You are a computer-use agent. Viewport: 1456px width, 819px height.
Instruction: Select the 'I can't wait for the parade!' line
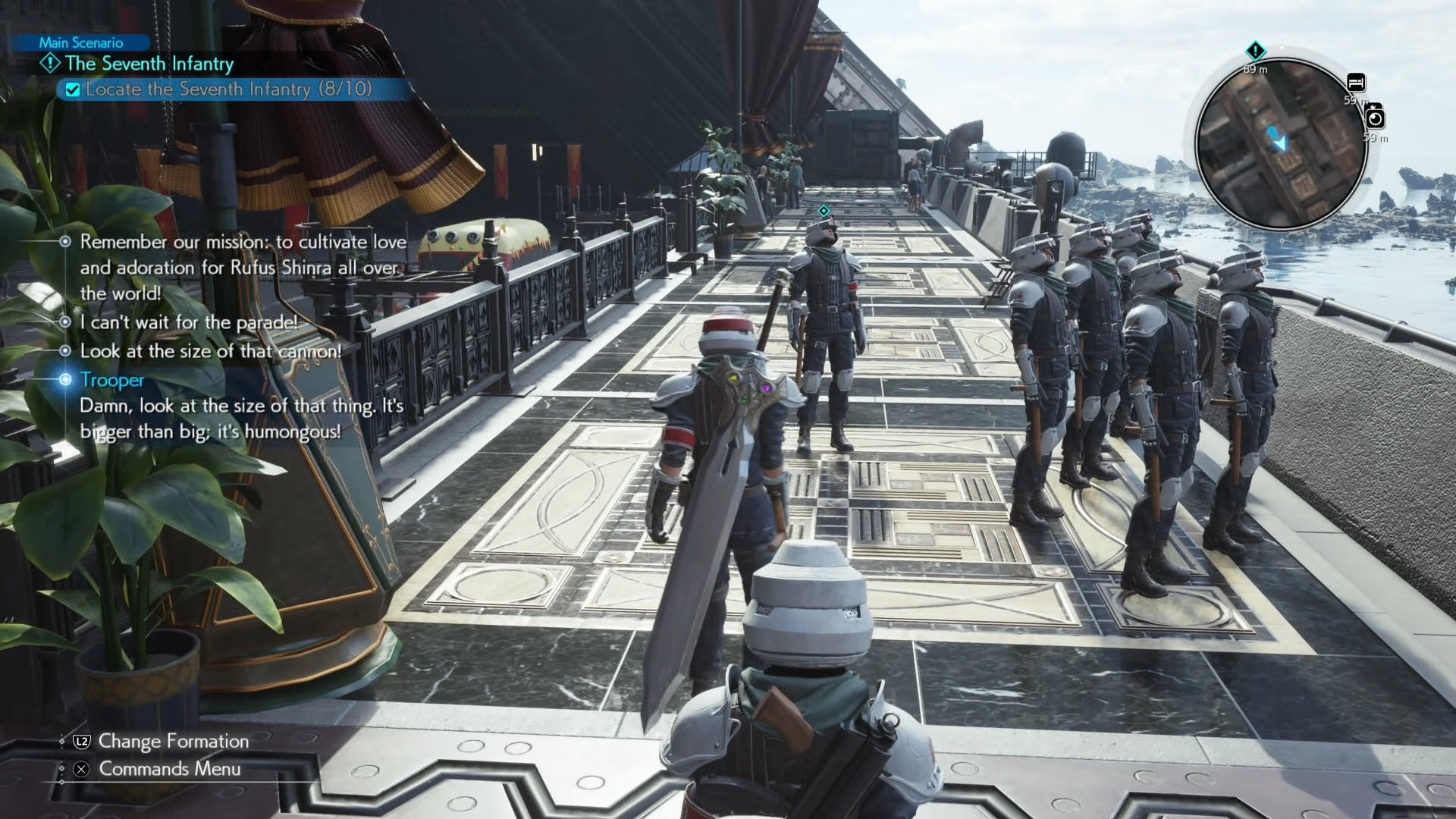(189, 322)
